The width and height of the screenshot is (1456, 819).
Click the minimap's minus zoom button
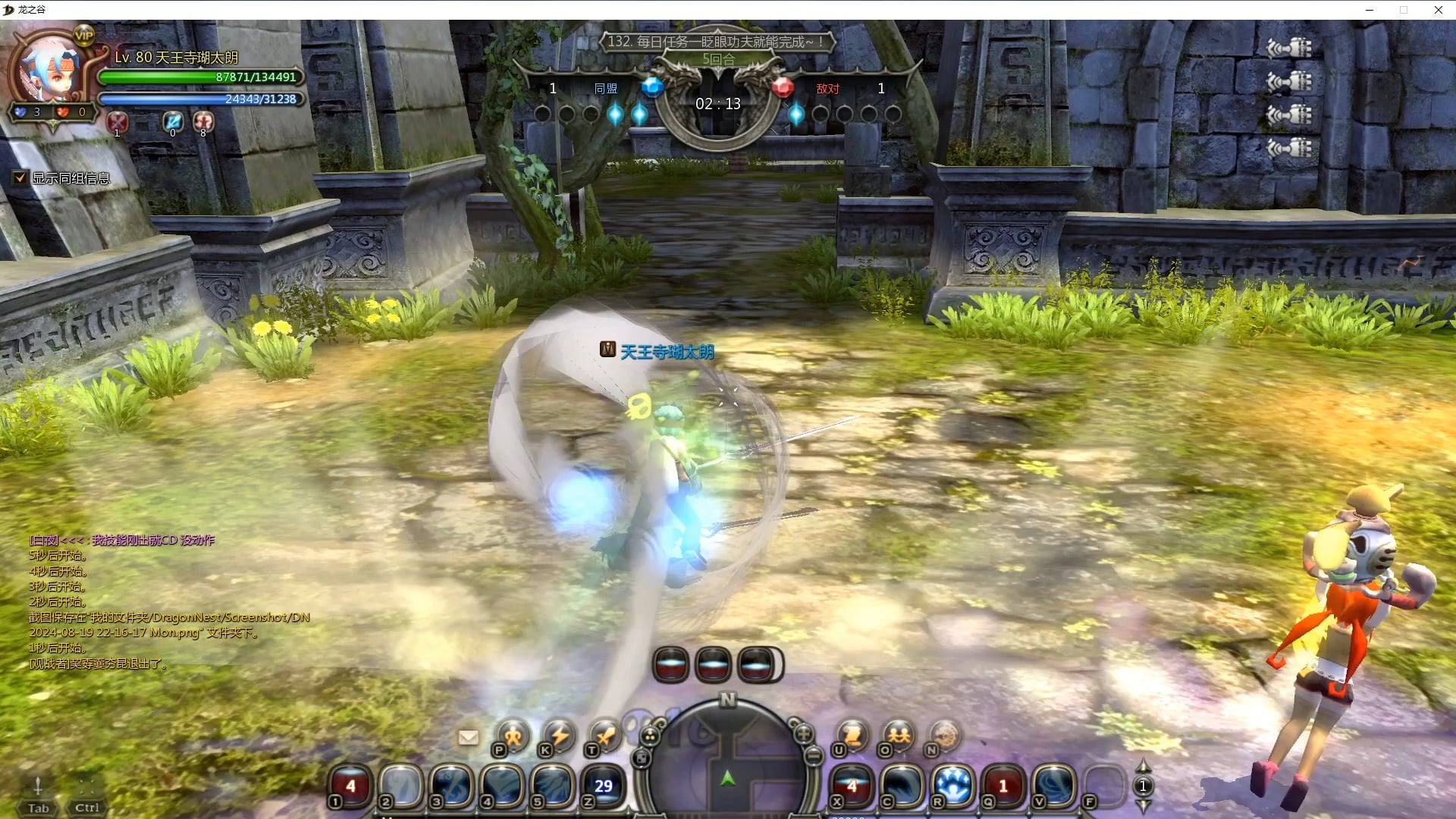[814, 755]
